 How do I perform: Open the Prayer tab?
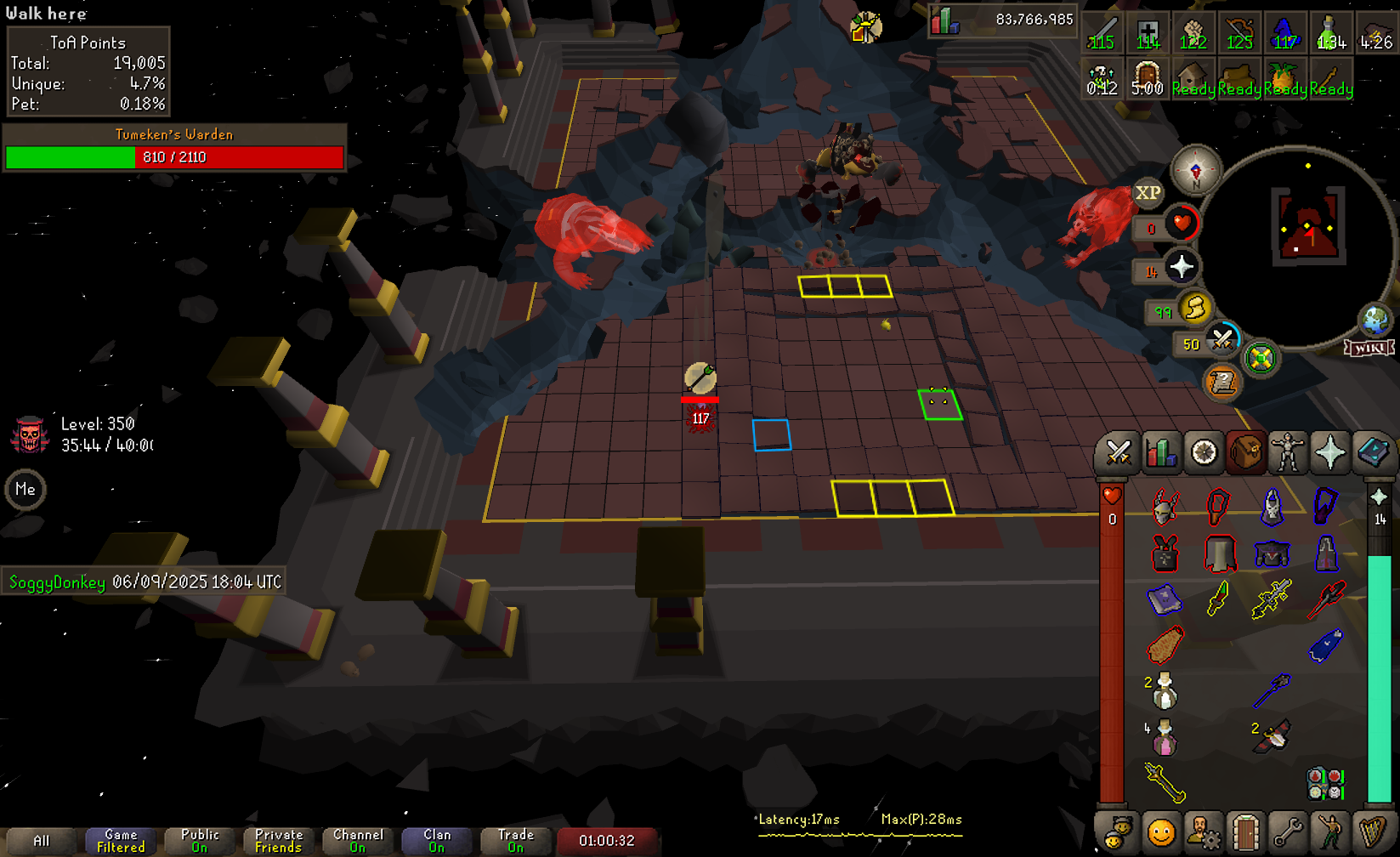pos(1330,453)
